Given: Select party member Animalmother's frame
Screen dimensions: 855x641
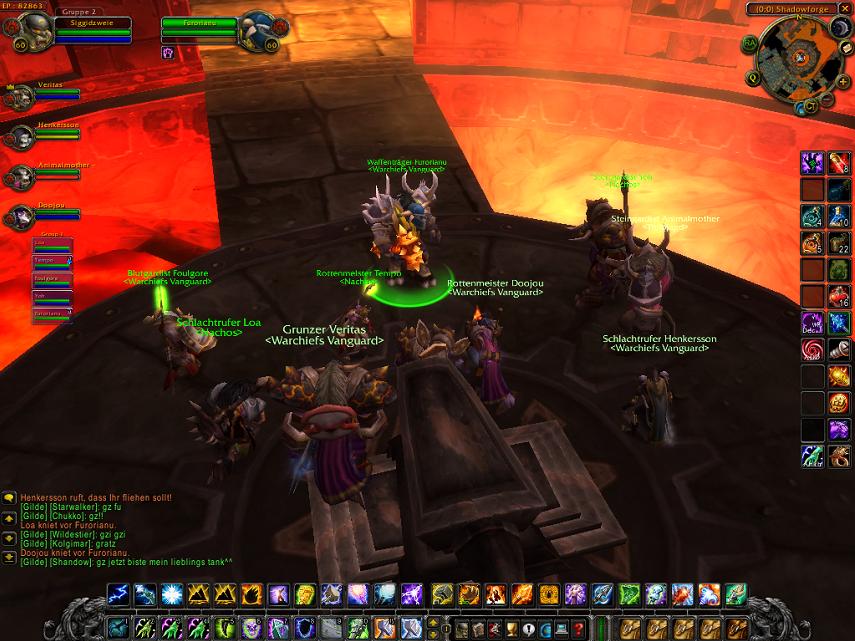Looking at the screenshot, I should pos(20,177).
